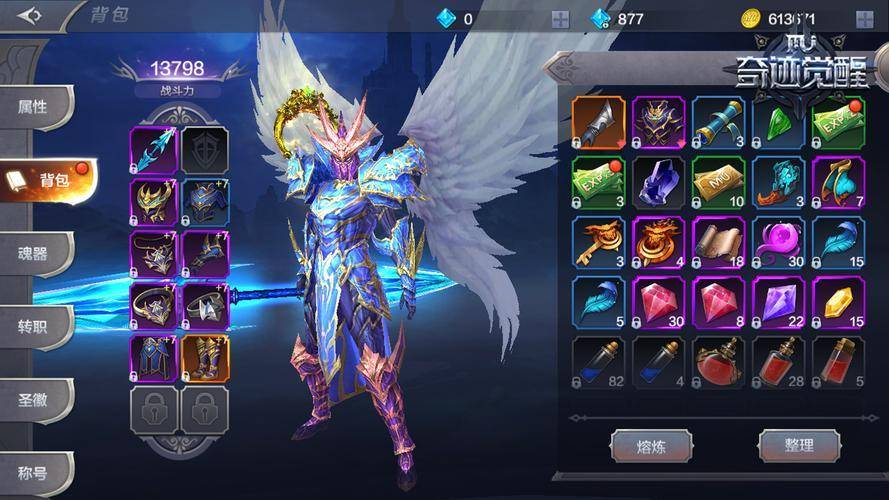Select the yellow gem stack
This screenshot has height=500, width=889.
(x=838, y=303)
